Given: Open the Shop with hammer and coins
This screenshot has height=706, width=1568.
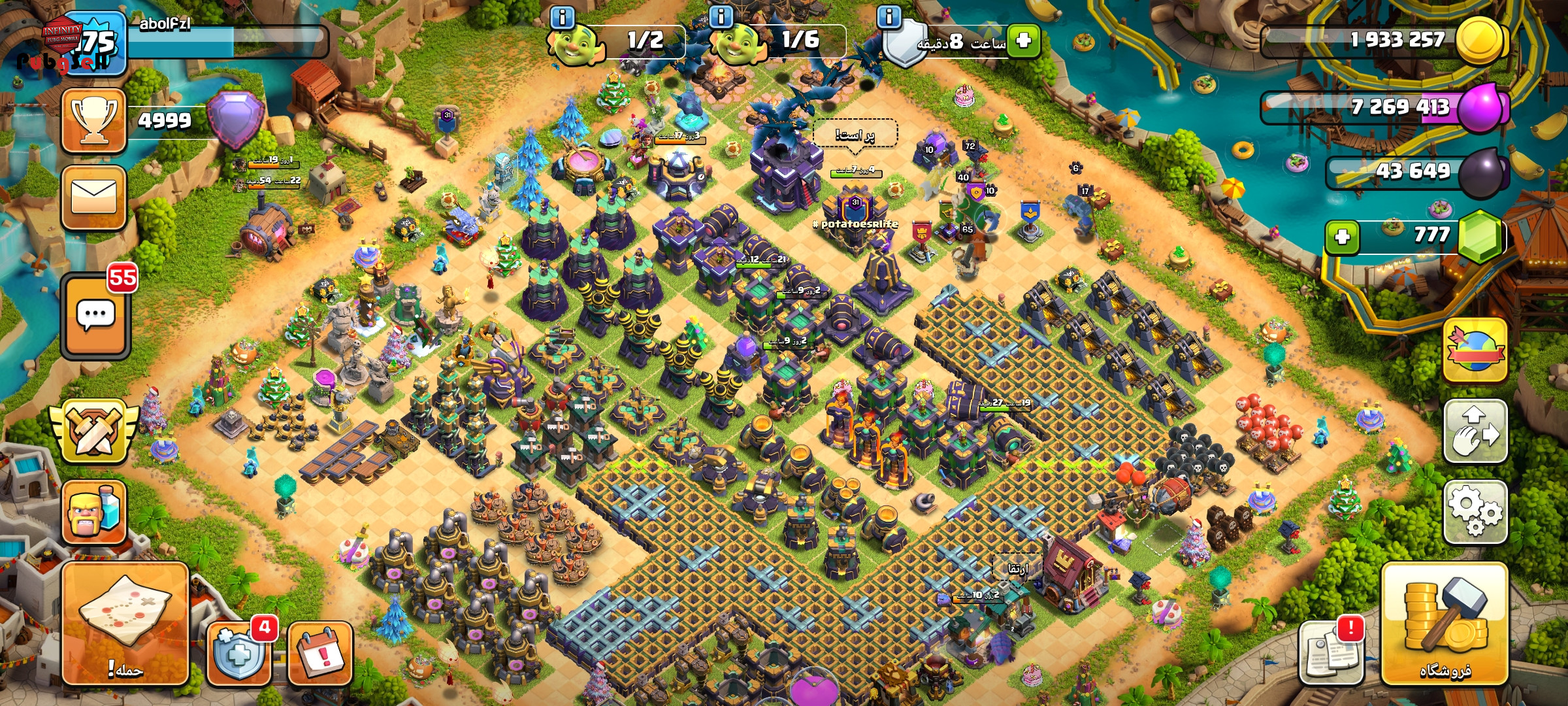Looking at the screenshot, I should (1445, 624).
